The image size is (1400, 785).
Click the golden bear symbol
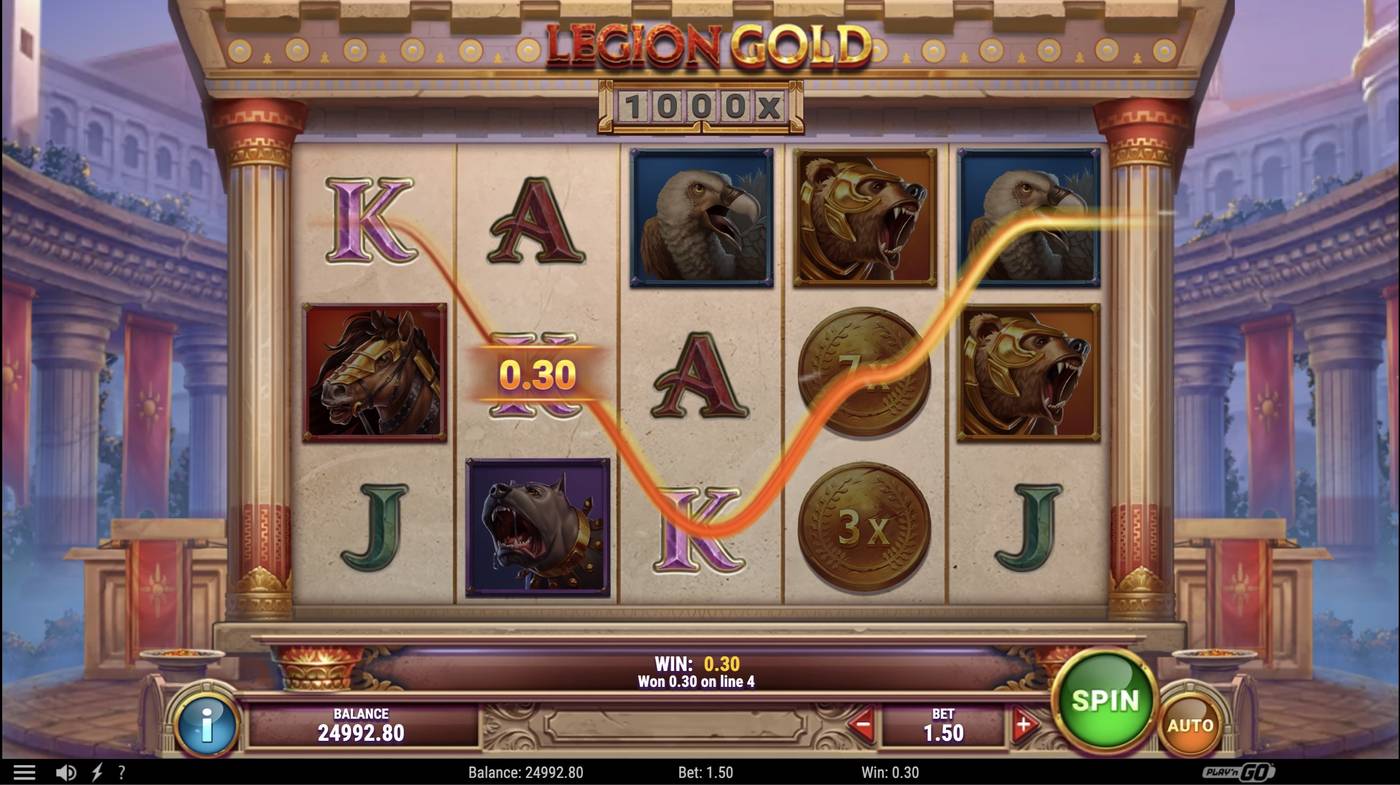tap(864, 216)
